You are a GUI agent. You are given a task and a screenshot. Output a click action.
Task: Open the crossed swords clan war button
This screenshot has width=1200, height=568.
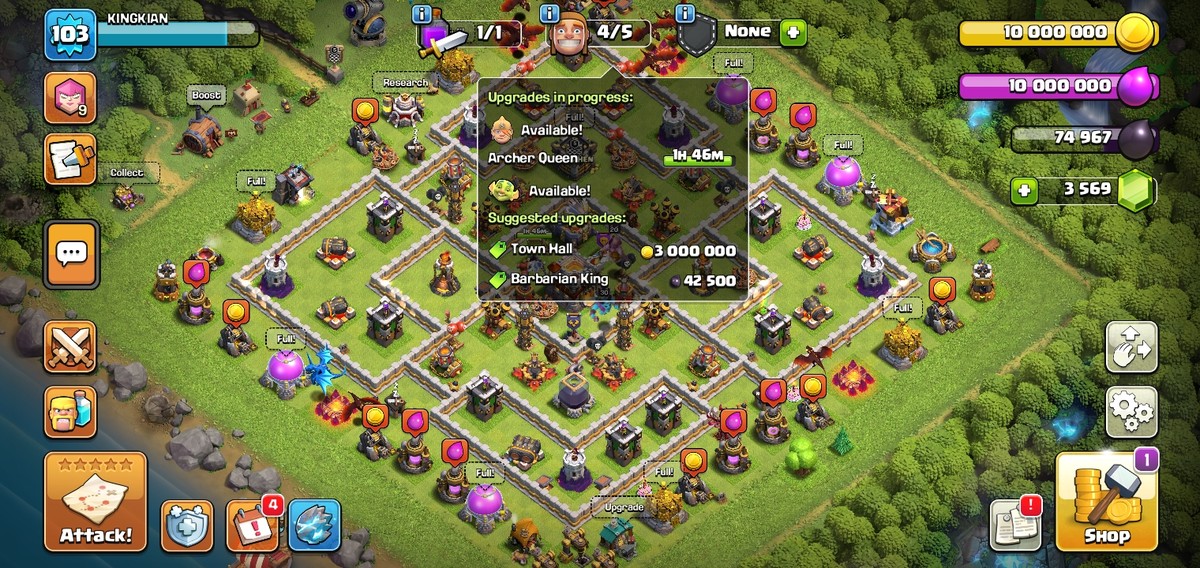[70, 347]
